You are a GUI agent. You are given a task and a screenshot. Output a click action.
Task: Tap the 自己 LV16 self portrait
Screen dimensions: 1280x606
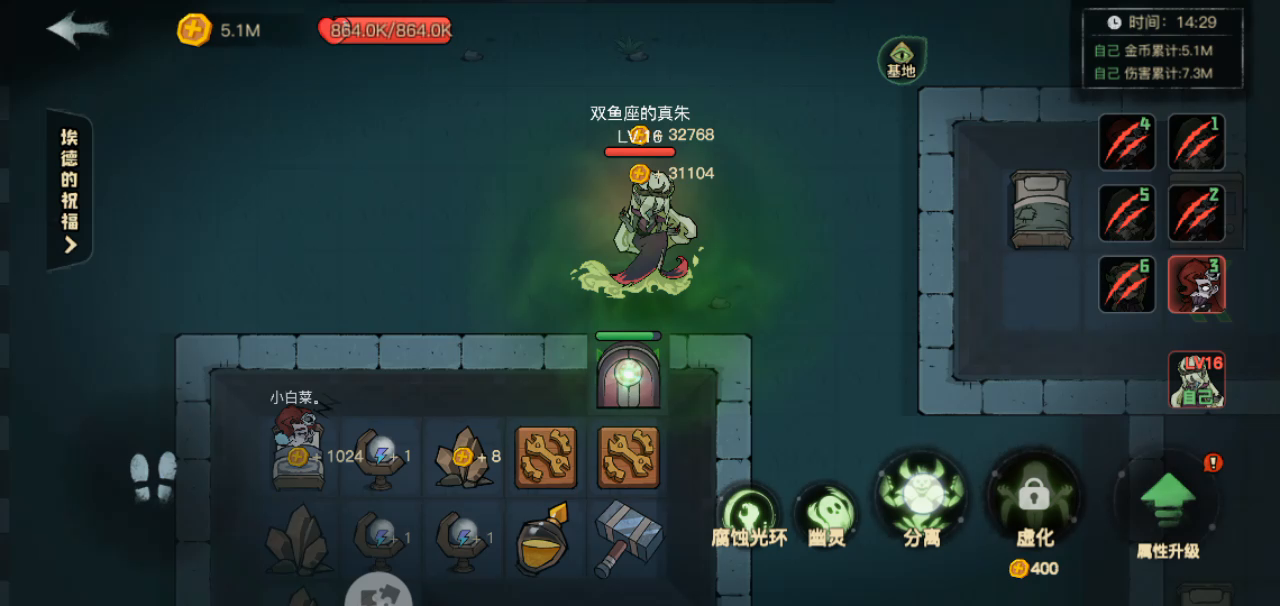pos(1196,380)
